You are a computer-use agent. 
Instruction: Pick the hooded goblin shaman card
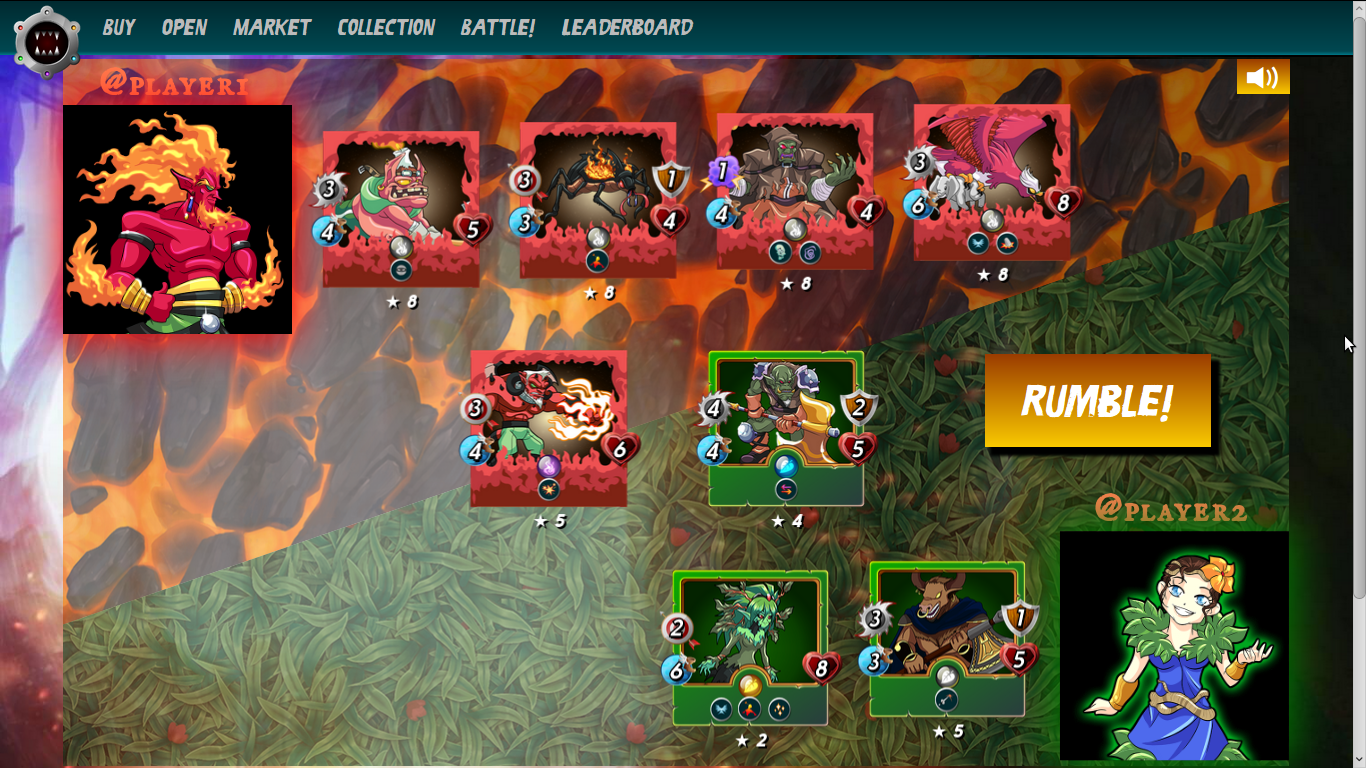click(x=795, y=191)
